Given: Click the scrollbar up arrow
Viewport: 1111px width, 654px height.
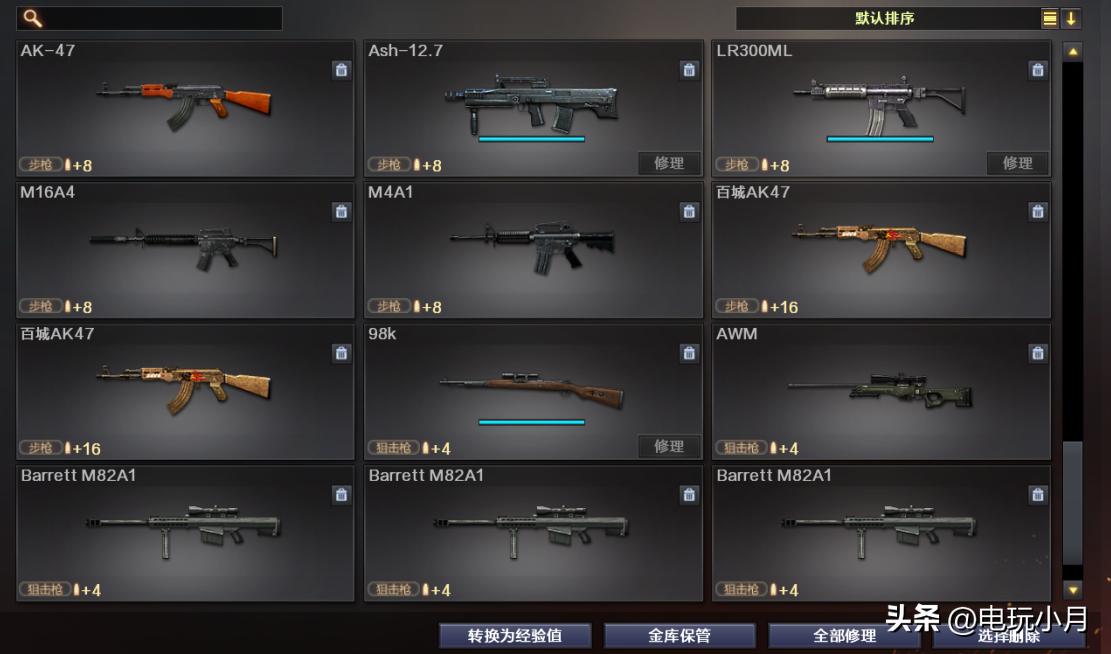Looking at the screenshot, I should 1072,51.
